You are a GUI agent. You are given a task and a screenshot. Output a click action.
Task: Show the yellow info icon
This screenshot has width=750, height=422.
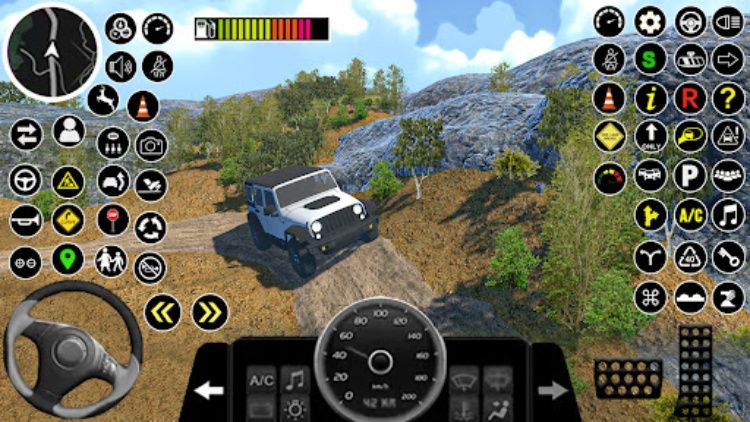(x=650, y=98)
